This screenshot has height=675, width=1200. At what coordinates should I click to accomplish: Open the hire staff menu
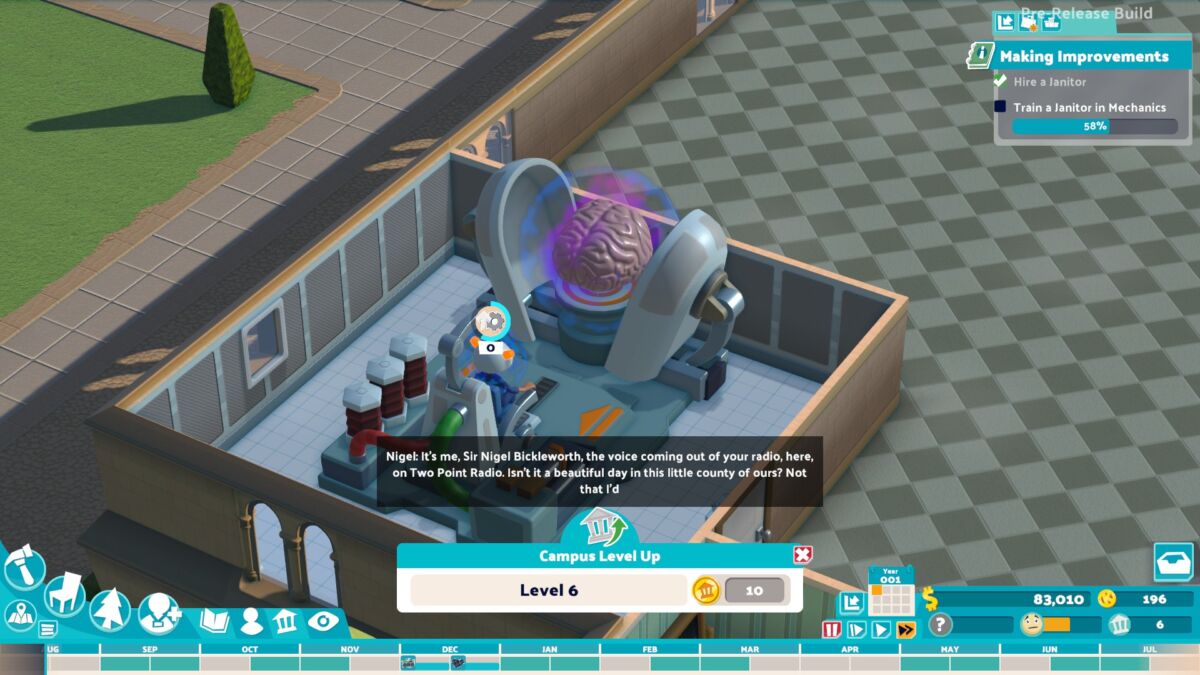point(160,612)
